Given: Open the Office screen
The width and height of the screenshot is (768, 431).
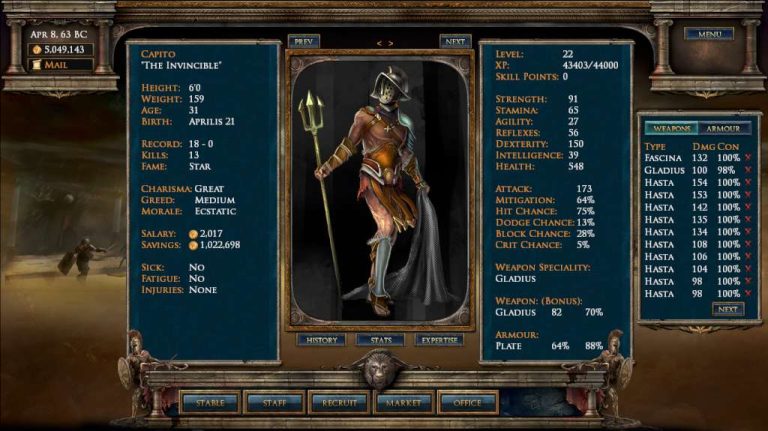Looking at the screenshot, I should 467,403.
